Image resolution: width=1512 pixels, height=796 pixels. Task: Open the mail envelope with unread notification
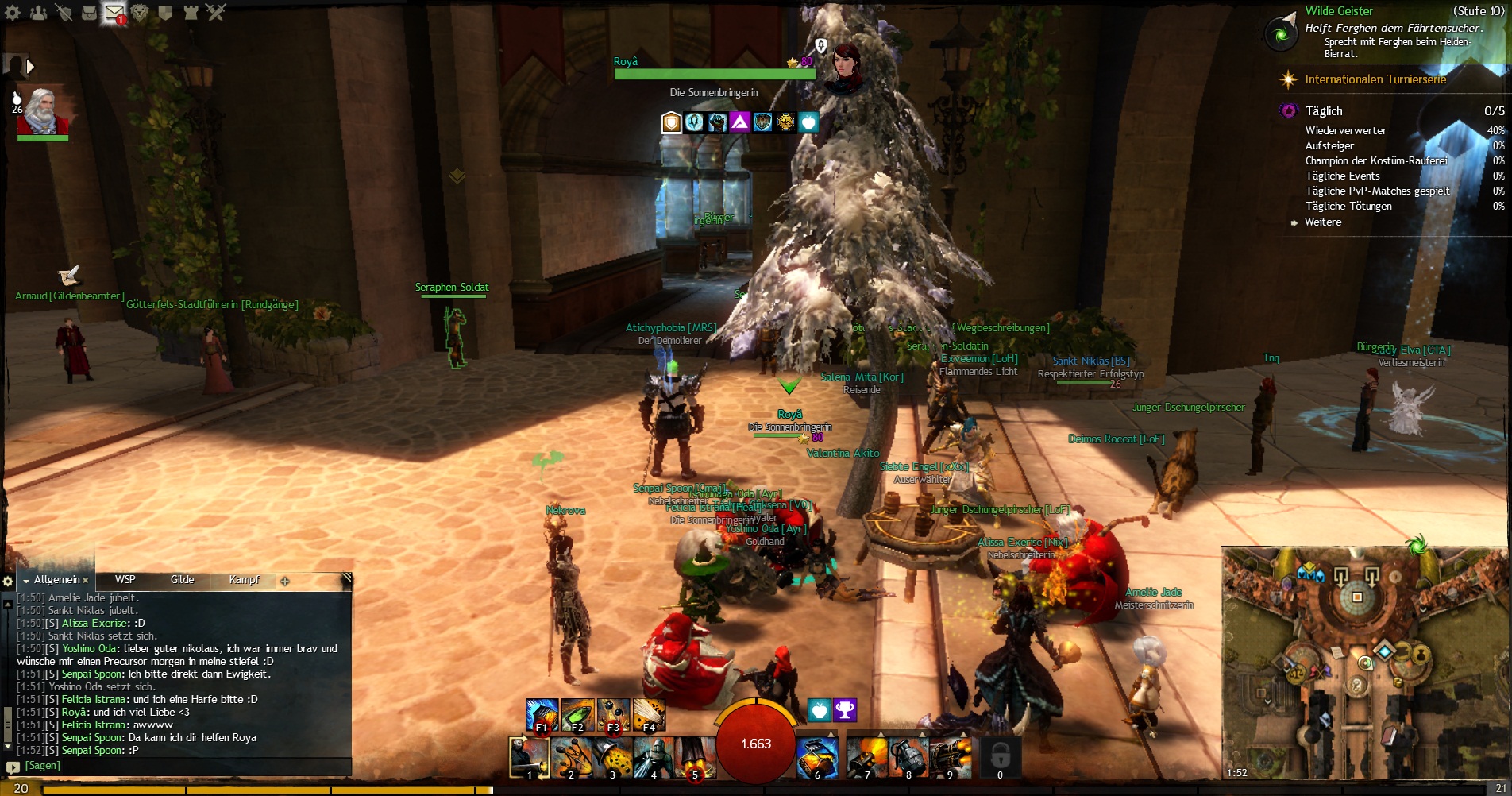coord(114,13)
